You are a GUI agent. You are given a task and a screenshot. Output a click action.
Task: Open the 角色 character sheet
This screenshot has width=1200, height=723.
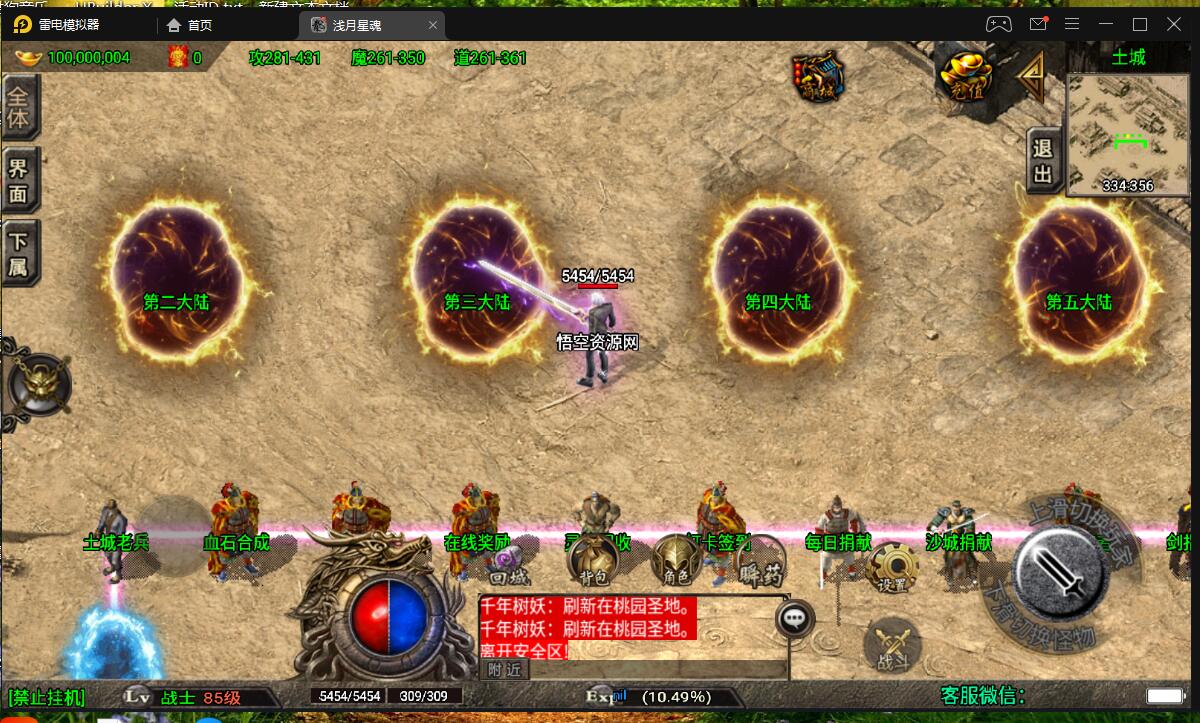(675, 563)
